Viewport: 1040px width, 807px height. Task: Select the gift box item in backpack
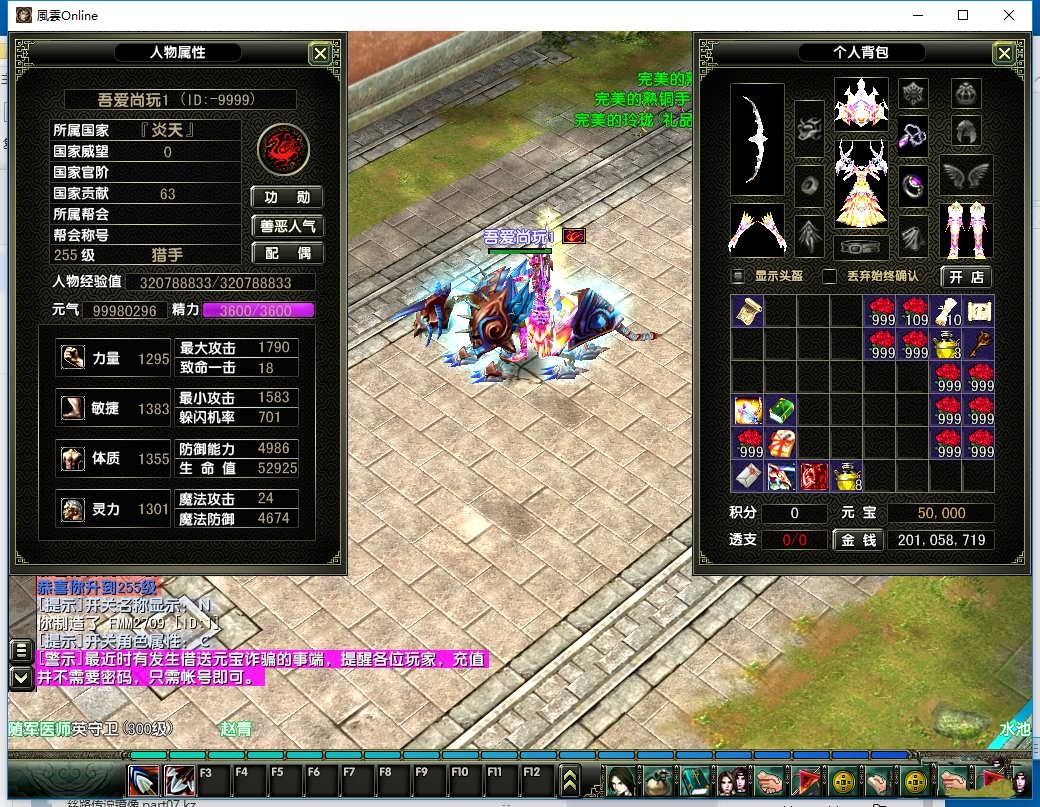781,443
